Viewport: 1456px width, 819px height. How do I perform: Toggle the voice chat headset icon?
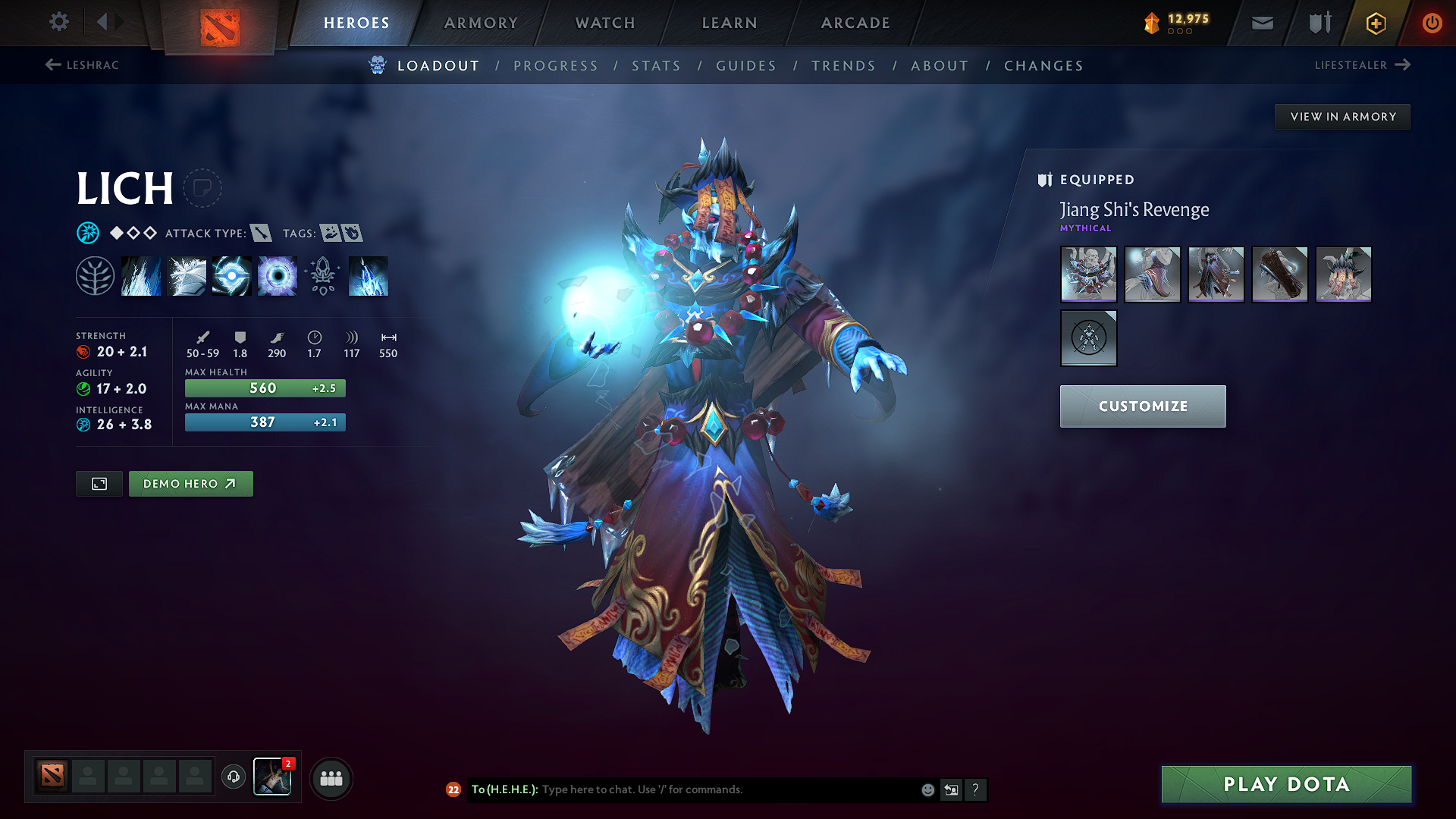pos(233,777)
